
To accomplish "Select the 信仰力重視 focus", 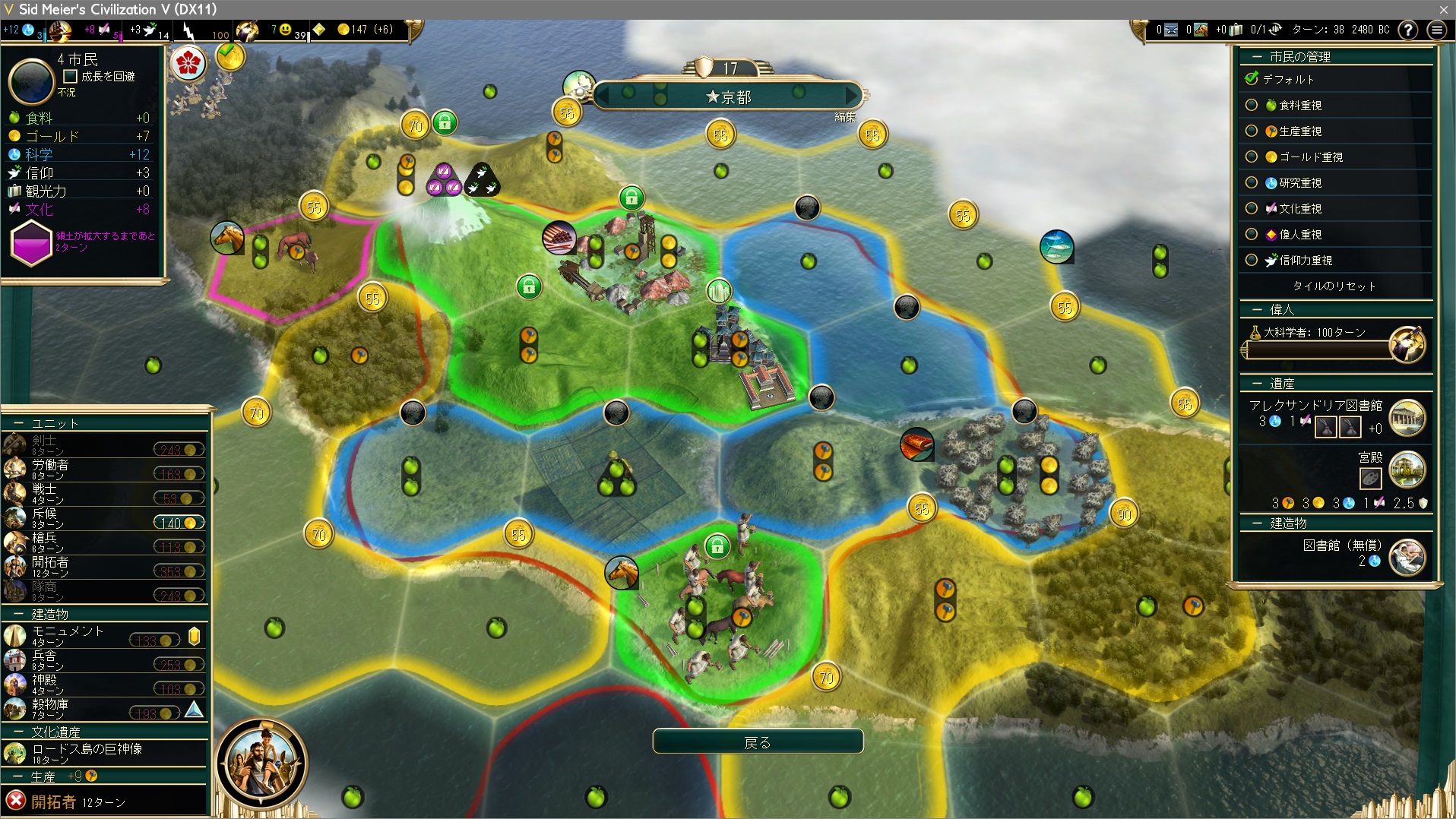I will click(x=1252, y=261).
